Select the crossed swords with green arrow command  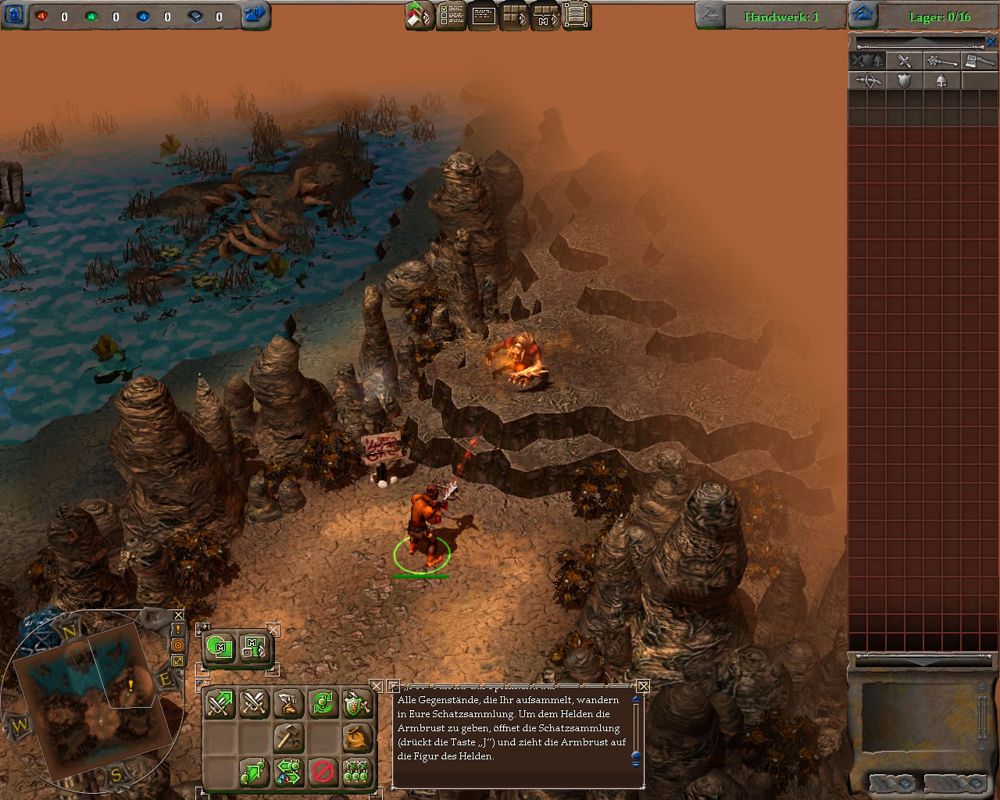pyautogui.click(x=220, y=704)
